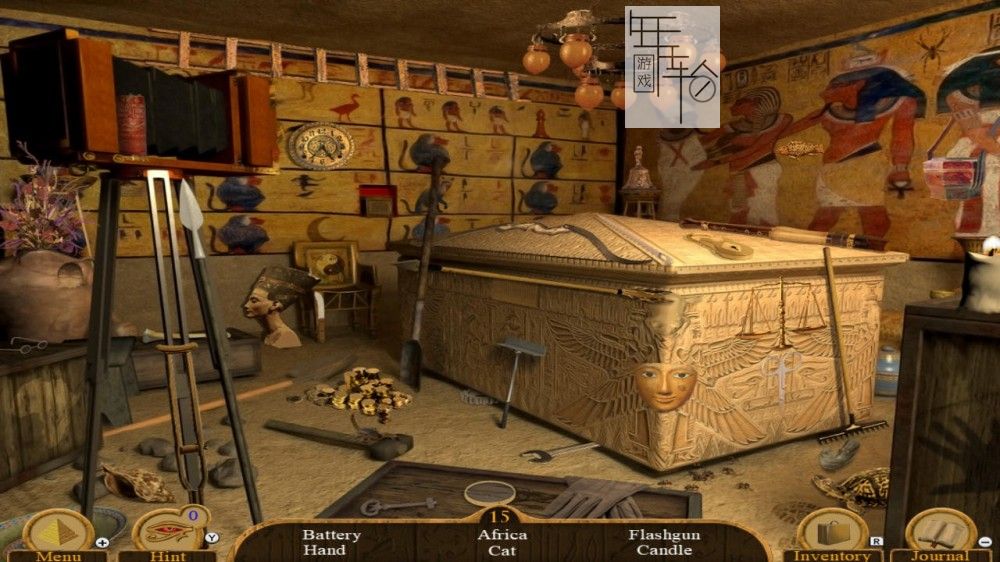This screenshot has height=562, width=1000.
Task: Show the Journal book
Action: pos(940,533)
